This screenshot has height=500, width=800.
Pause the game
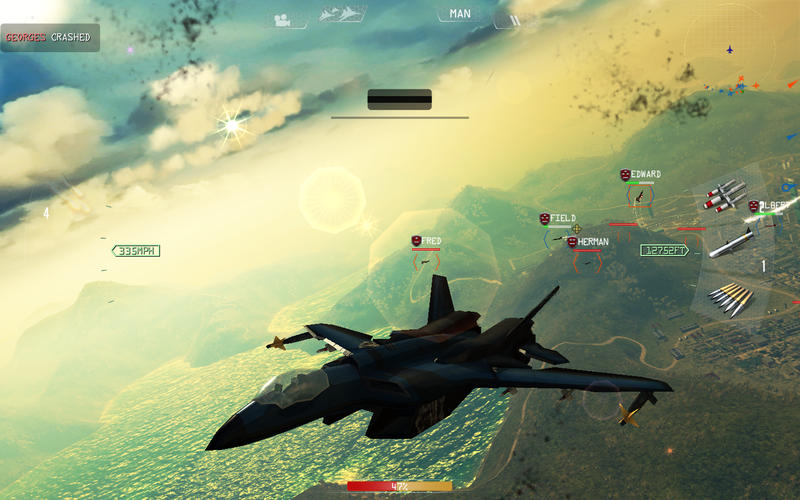tap(515, 19)
